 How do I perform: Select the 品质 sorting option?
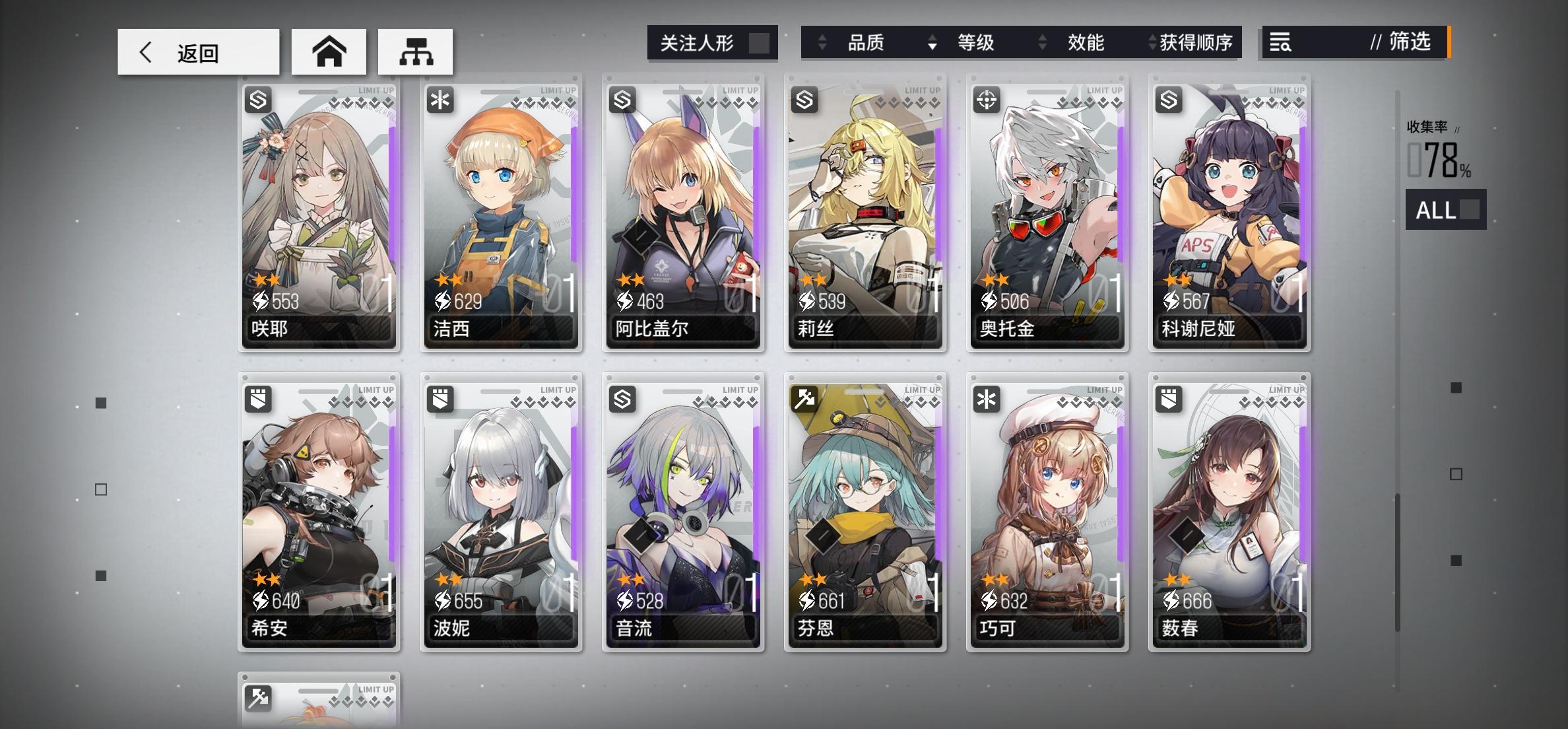(868, 42)
